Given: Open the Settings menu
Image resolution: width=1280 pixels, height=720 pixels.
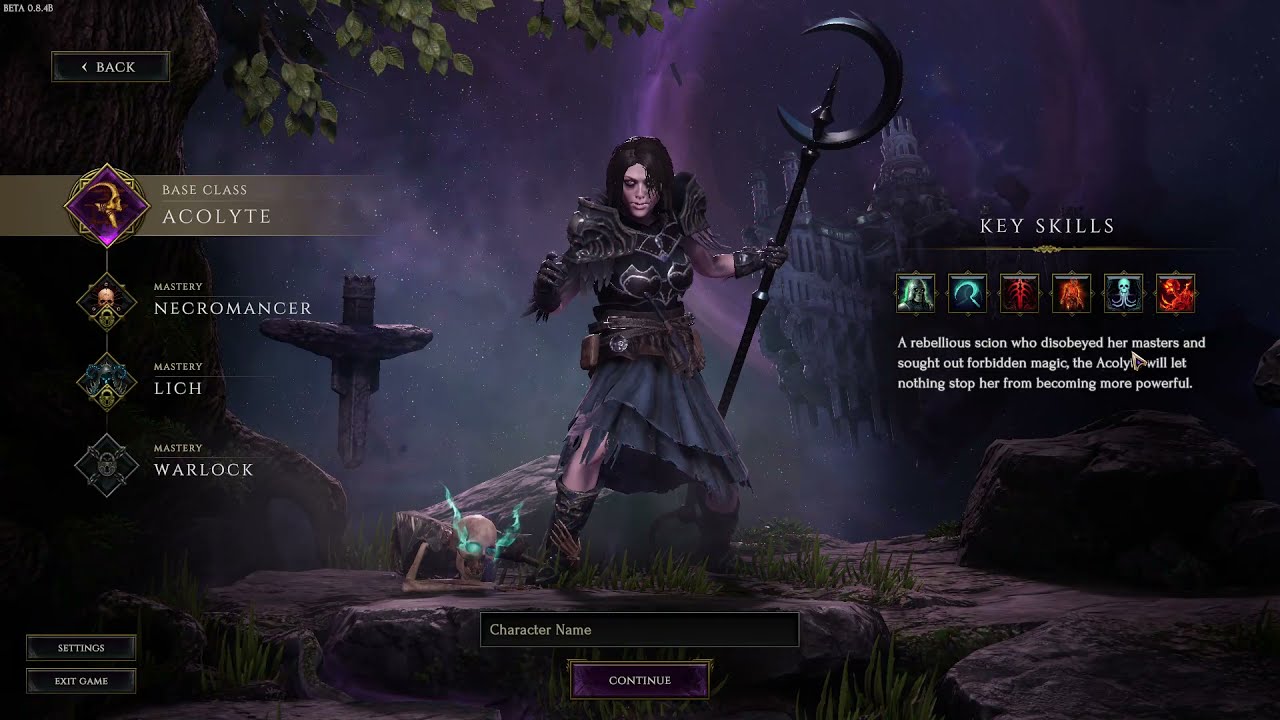Looking at the screenshot, I should pyautogui.click(x=81, y=647).
